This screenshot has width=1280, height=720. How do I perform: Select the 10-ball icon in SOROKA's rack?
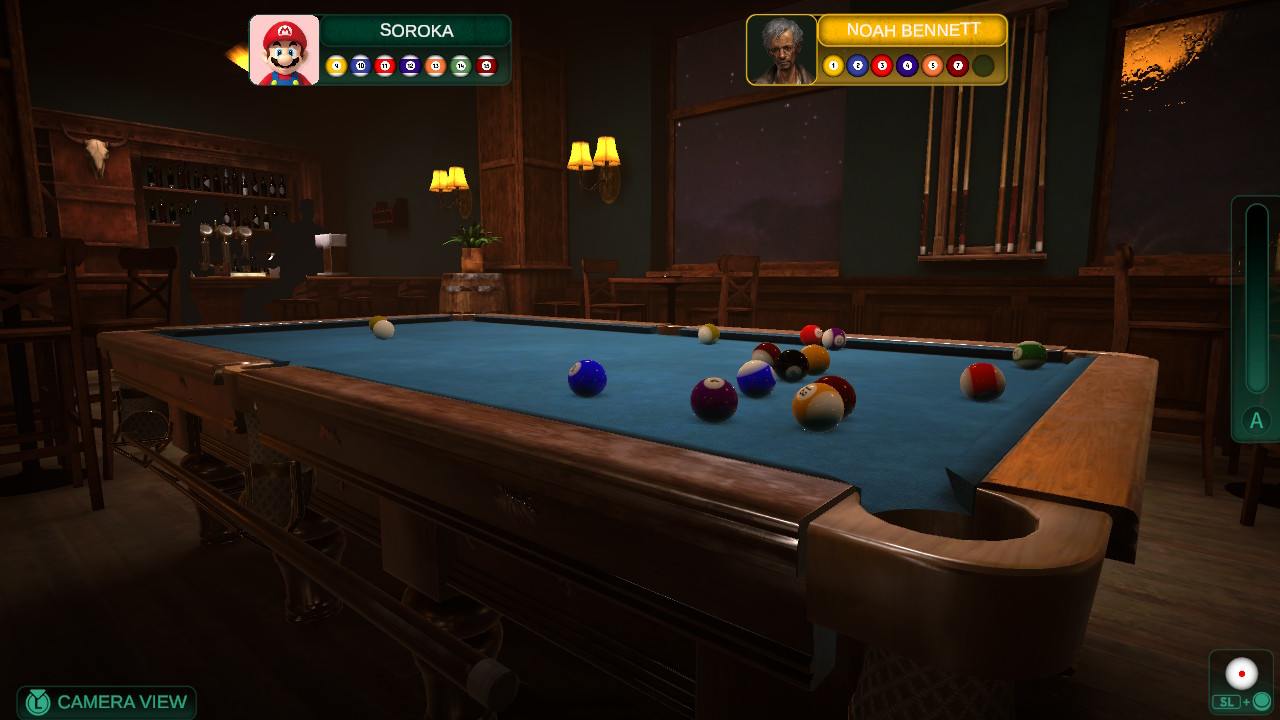(x=361, y=65)
